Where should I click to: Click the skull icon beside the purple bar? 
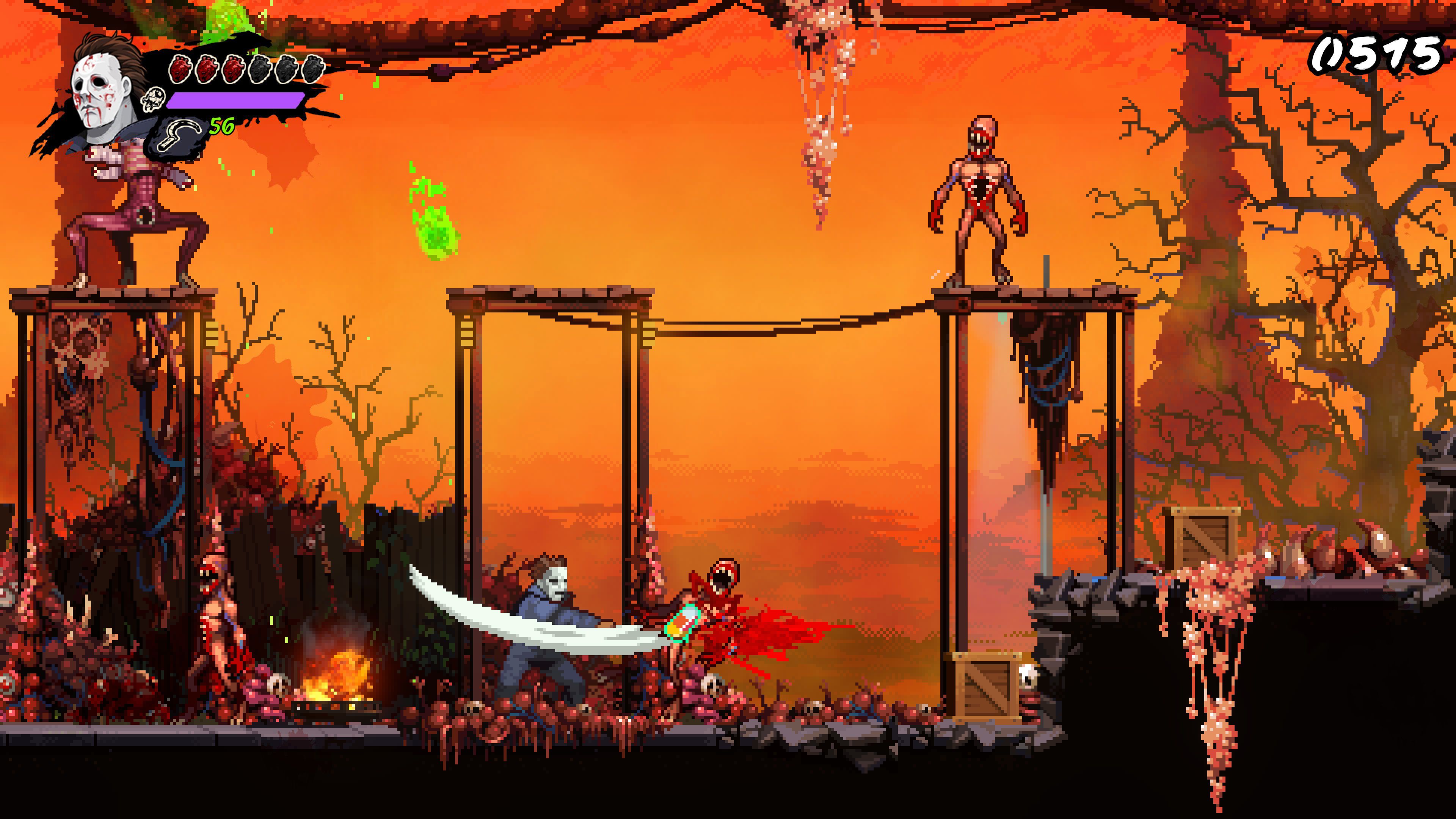[154, 102]
